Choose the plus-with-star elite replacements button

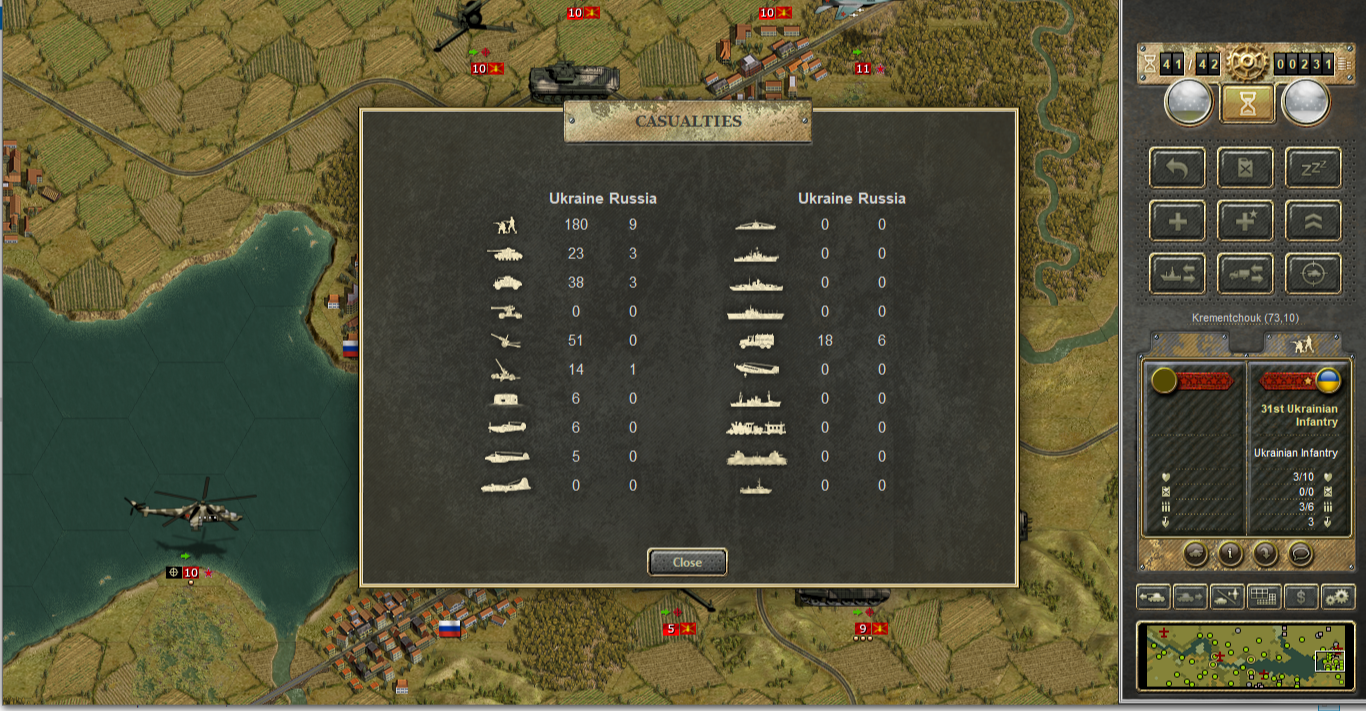point(1245,221)
